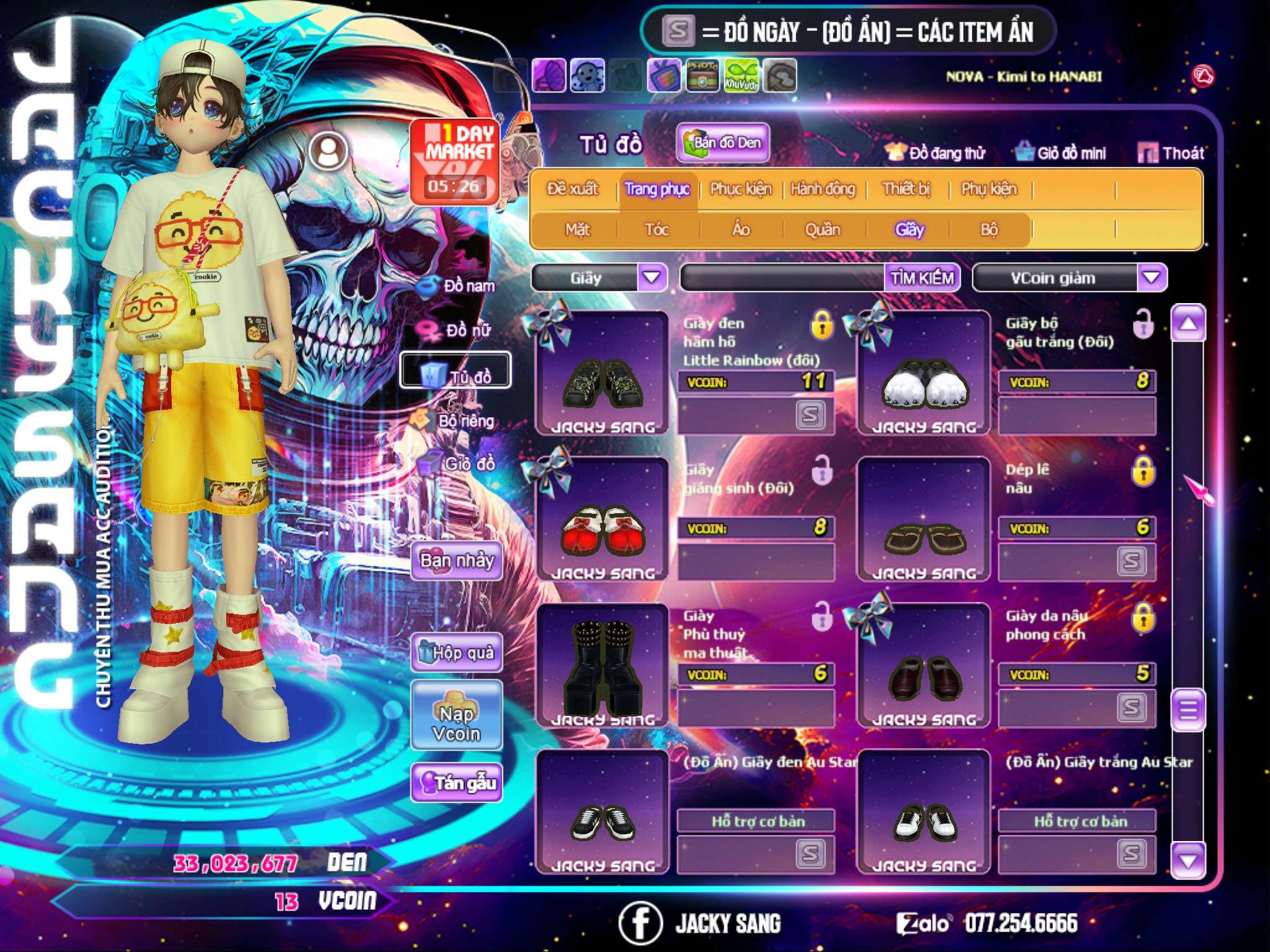Select the Tóc subcategory
This screenshot has width=1270, height=952.
point(657,230)
